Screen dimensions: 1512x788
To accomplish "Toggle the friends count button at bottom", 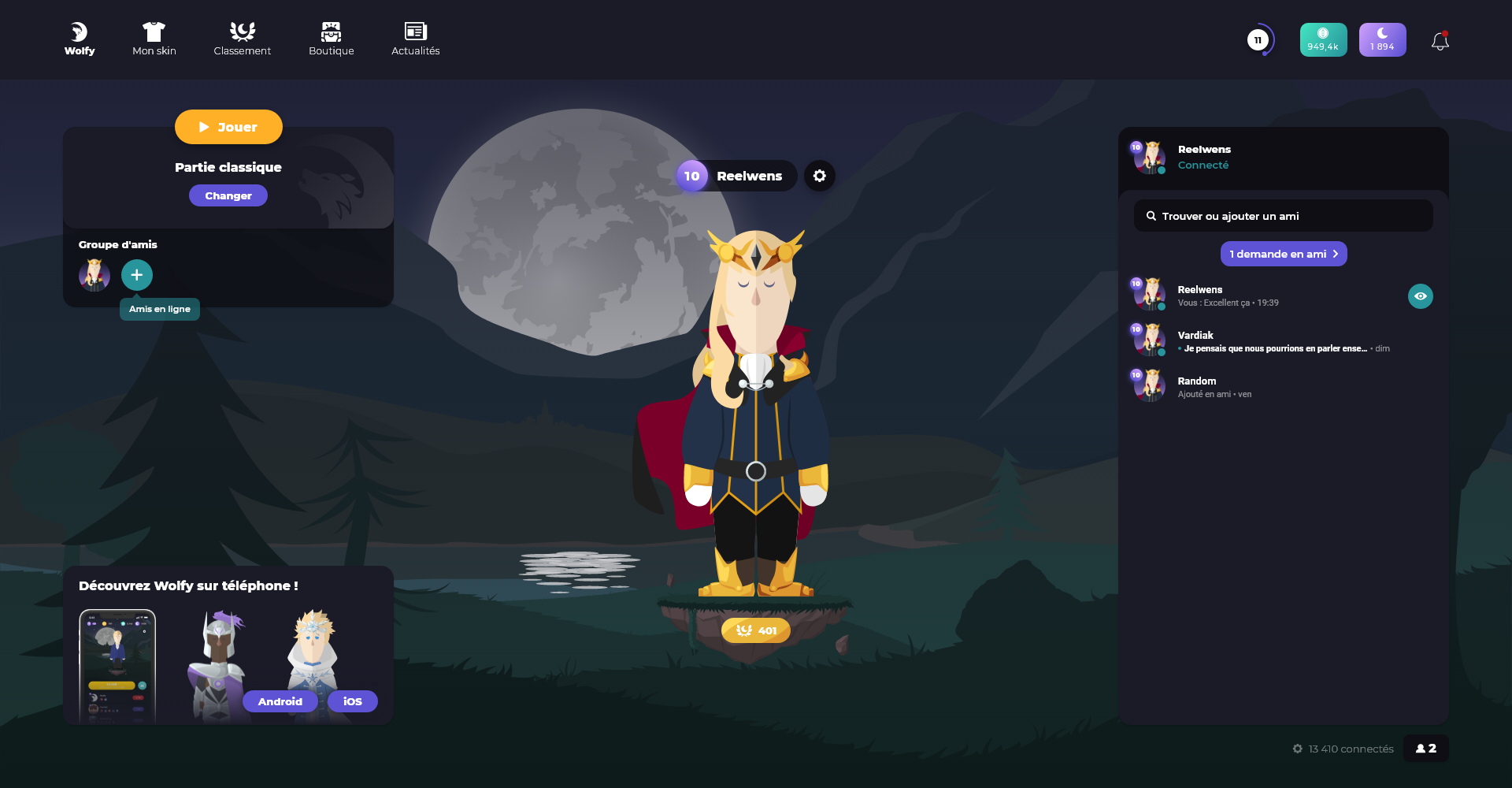I will 1426,749.
